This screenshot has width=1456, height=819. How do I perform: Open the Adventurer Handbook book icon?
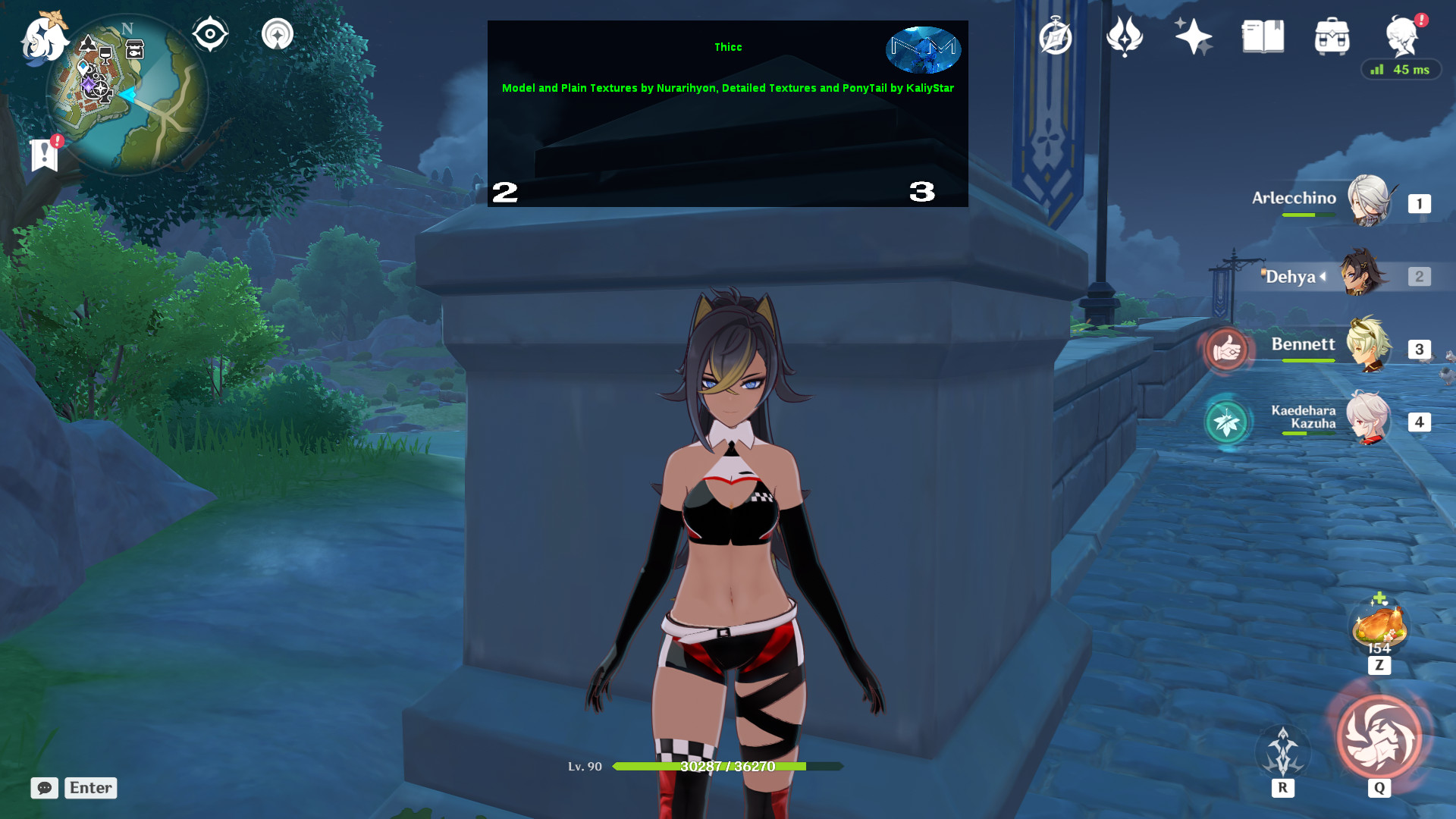pyautogui.click(x=1263, y=36)
